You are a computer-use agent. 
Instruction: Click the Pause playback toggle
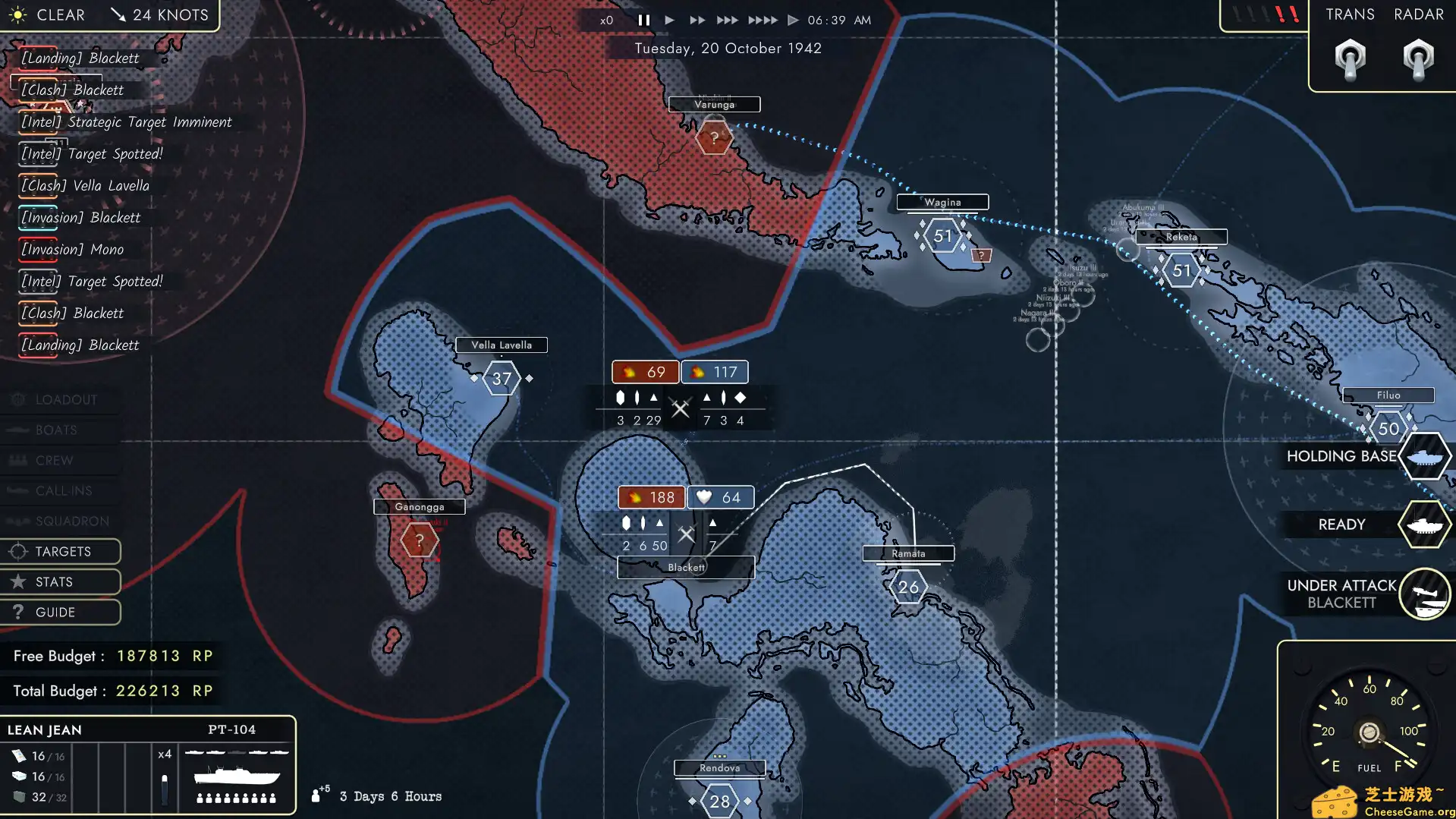point(643,20)
